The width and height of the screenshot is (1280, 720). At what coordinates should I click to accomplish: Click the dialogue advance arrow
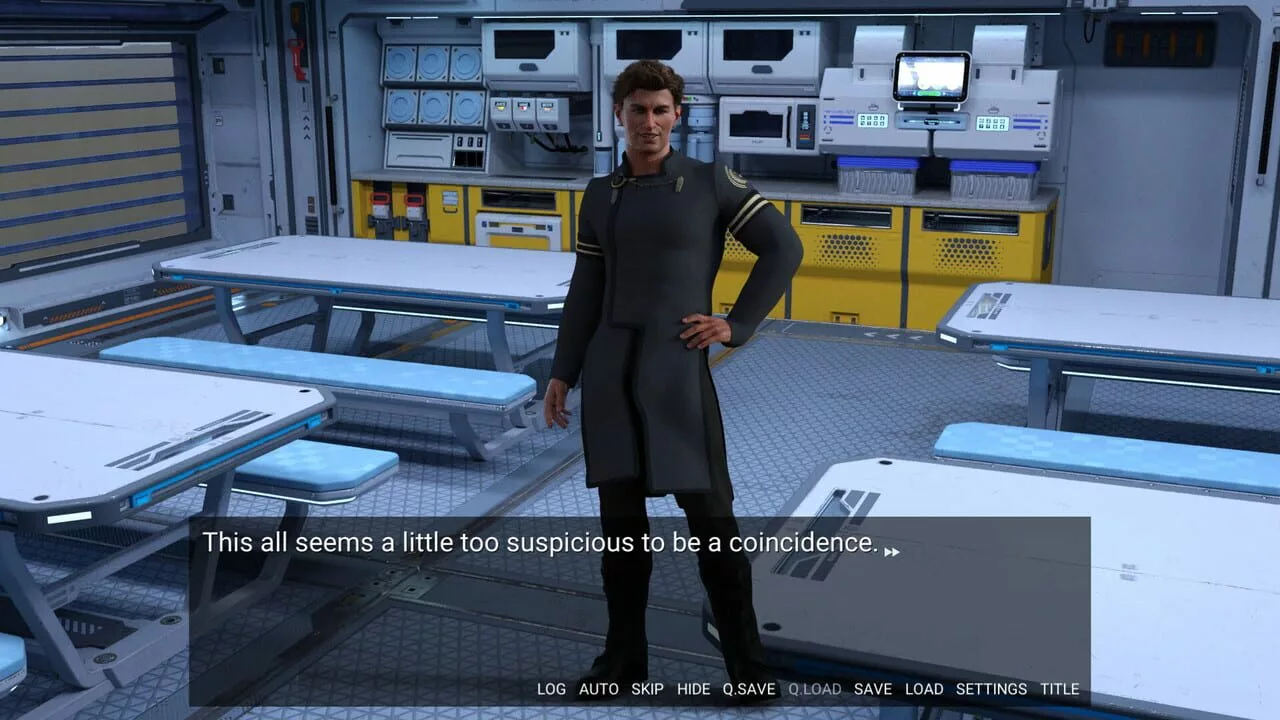891,551
